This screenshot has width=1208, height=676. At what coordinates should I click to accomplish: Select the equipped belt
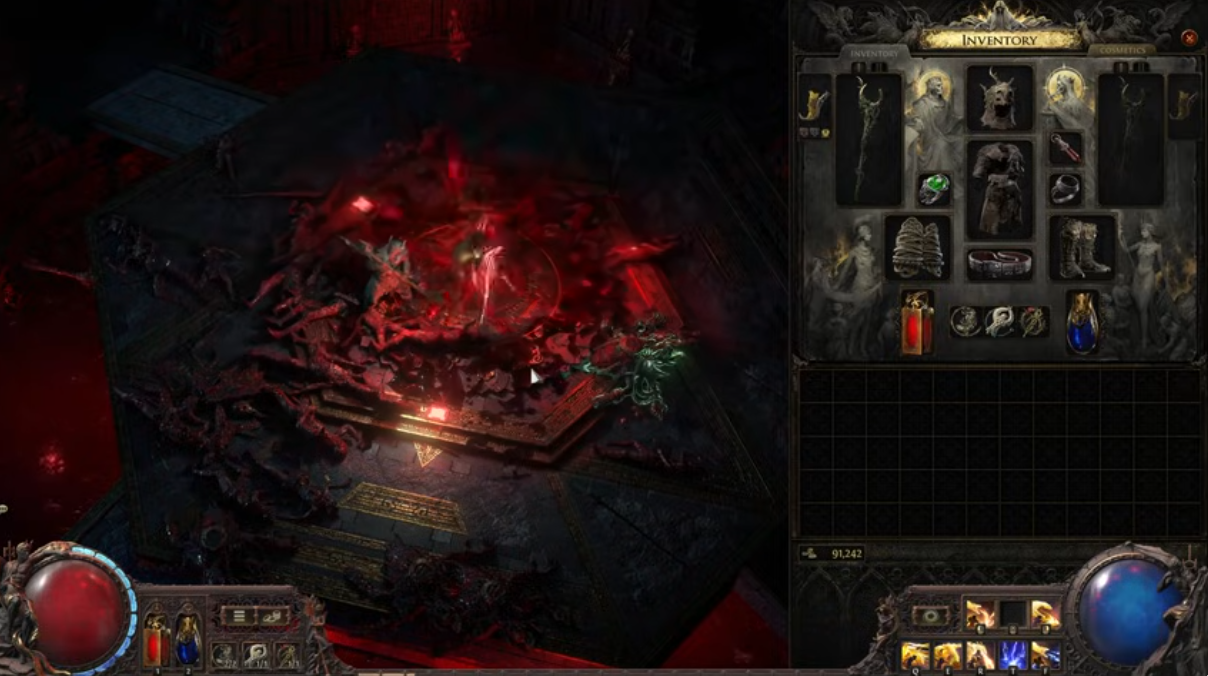pyautogui.click(x=999, y=264)
